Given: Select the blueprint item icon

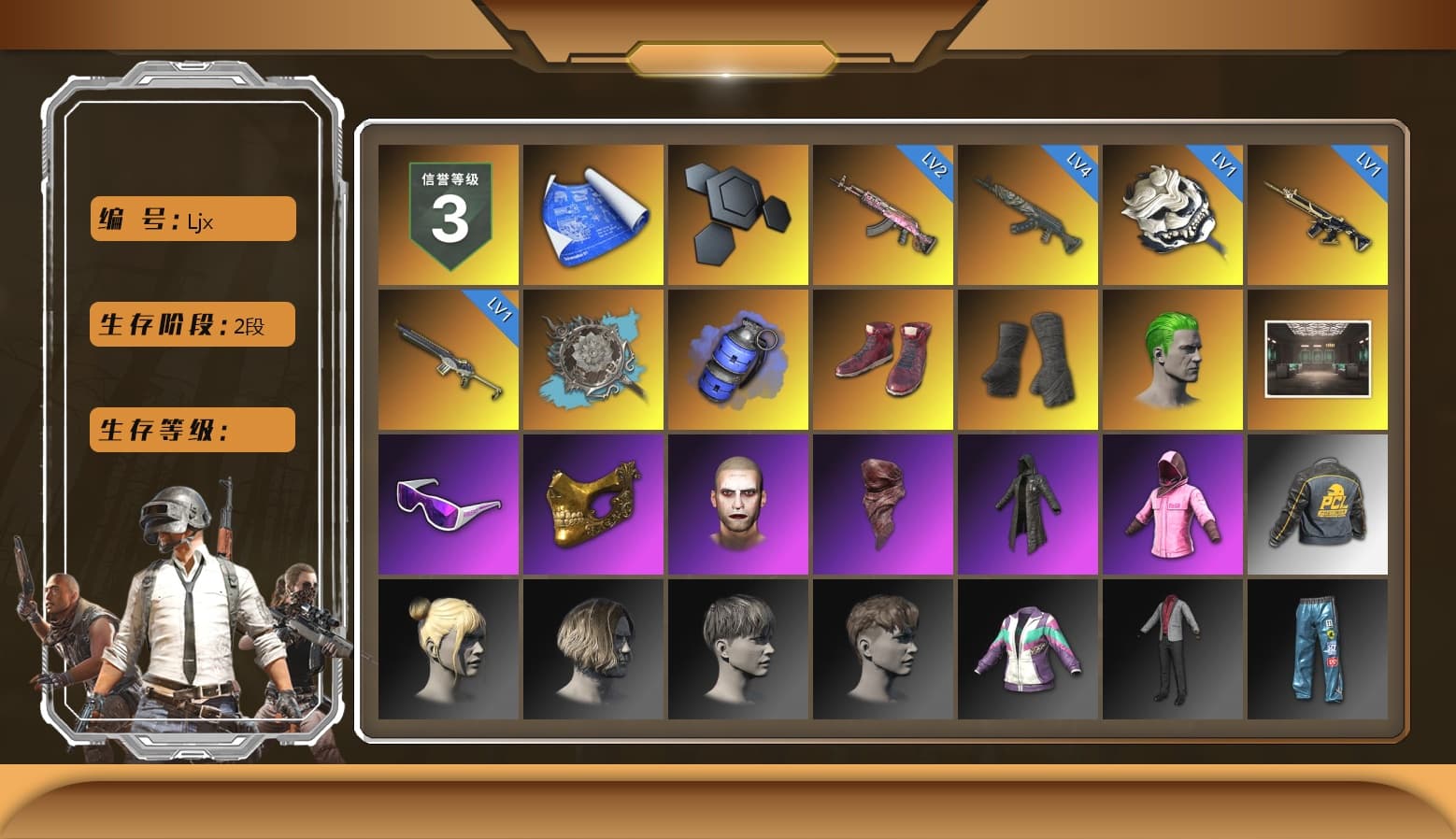Looking at the screenshot, I should (592, 214).
